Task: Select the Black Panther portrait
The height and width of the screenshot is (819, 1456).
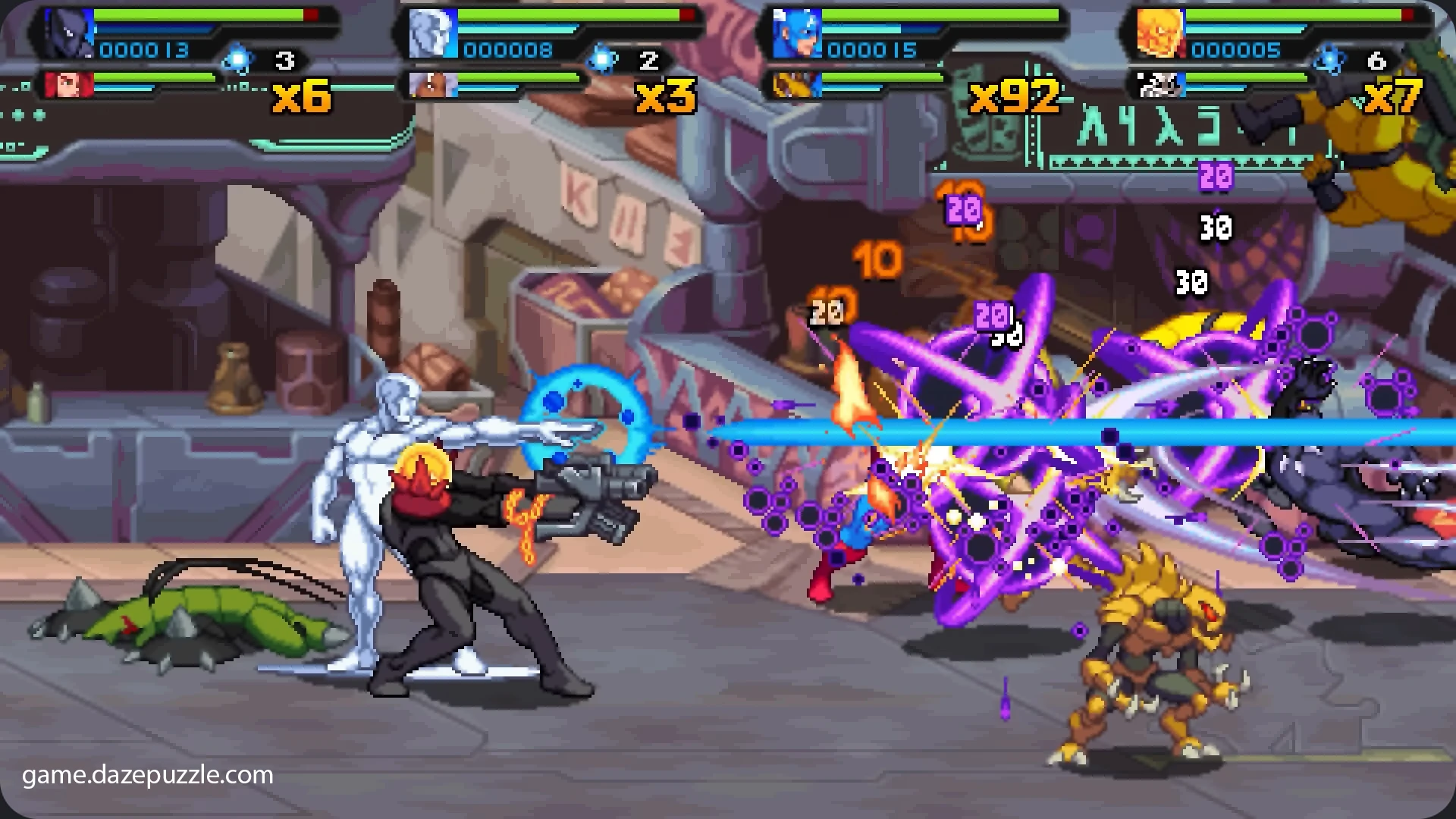Action: pyautogui.click(x=68, y=34)
